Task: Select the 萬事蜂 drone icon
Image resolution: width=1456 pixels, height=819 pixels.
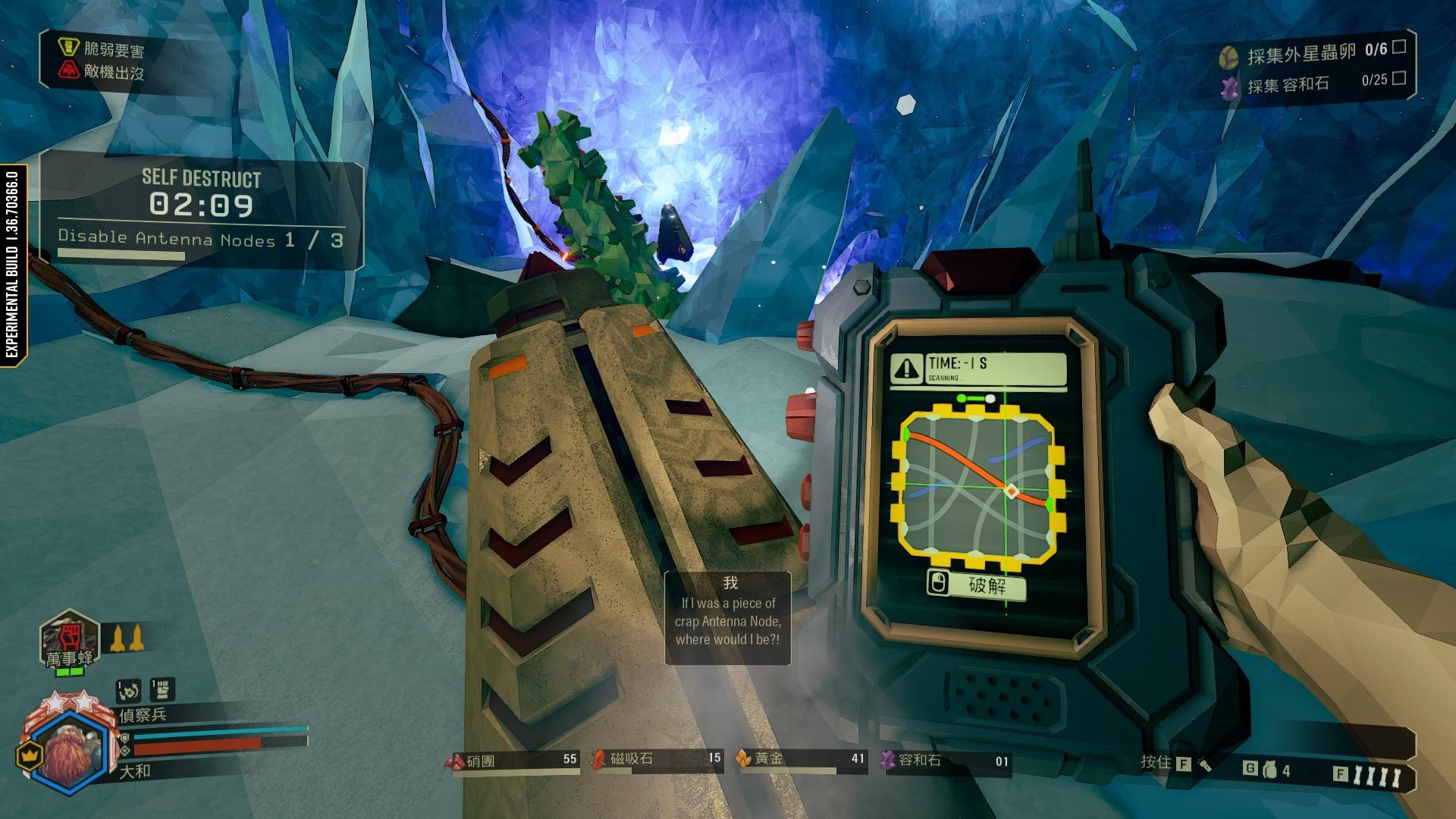Action: tap(70, 635)
